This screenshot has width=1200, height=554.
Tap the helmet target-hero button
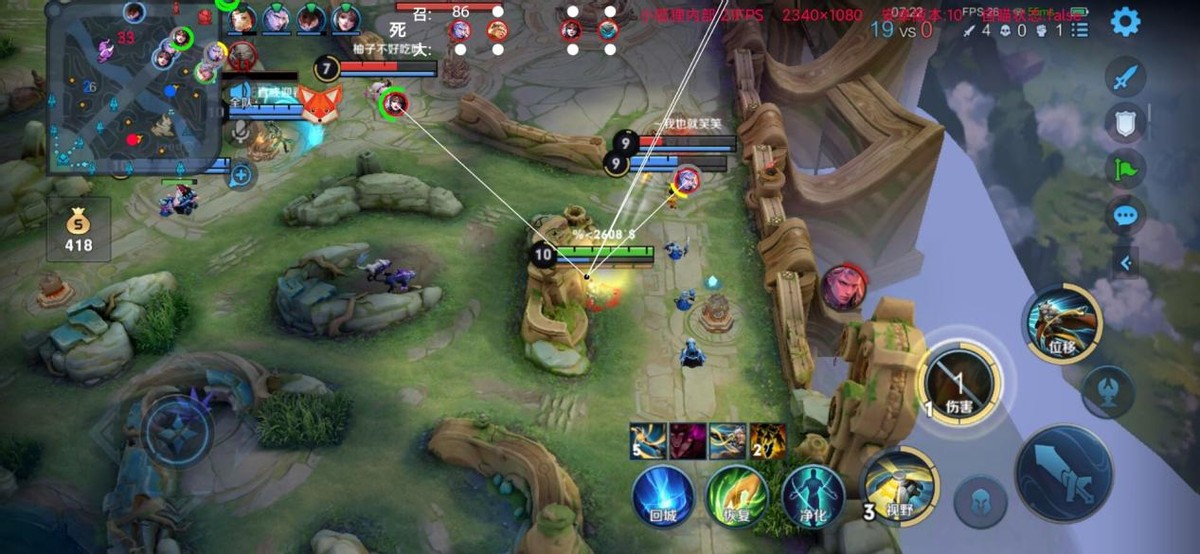(x=980, y=500)
